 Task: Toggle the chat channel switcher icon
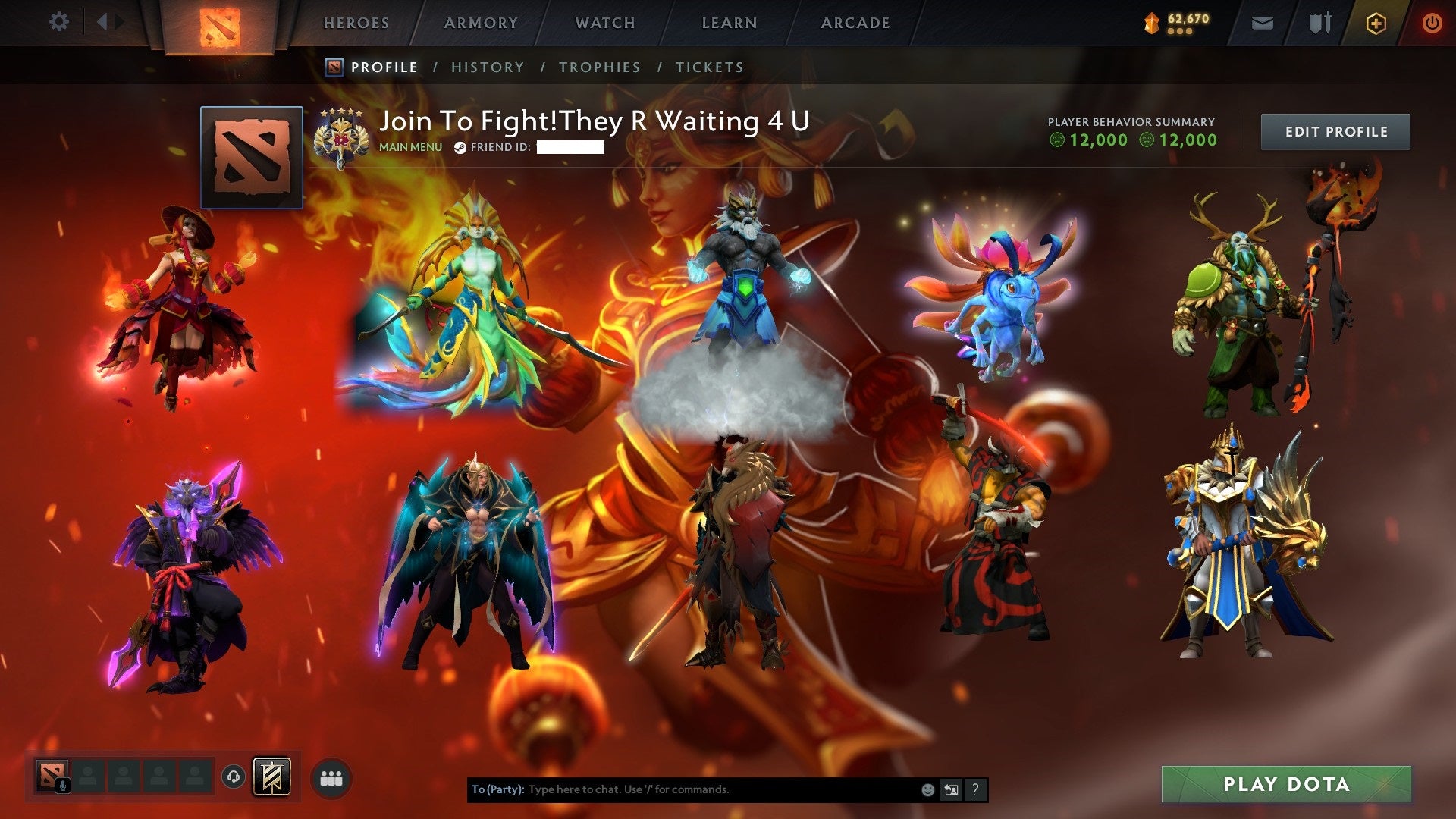(x=952, y=789)
